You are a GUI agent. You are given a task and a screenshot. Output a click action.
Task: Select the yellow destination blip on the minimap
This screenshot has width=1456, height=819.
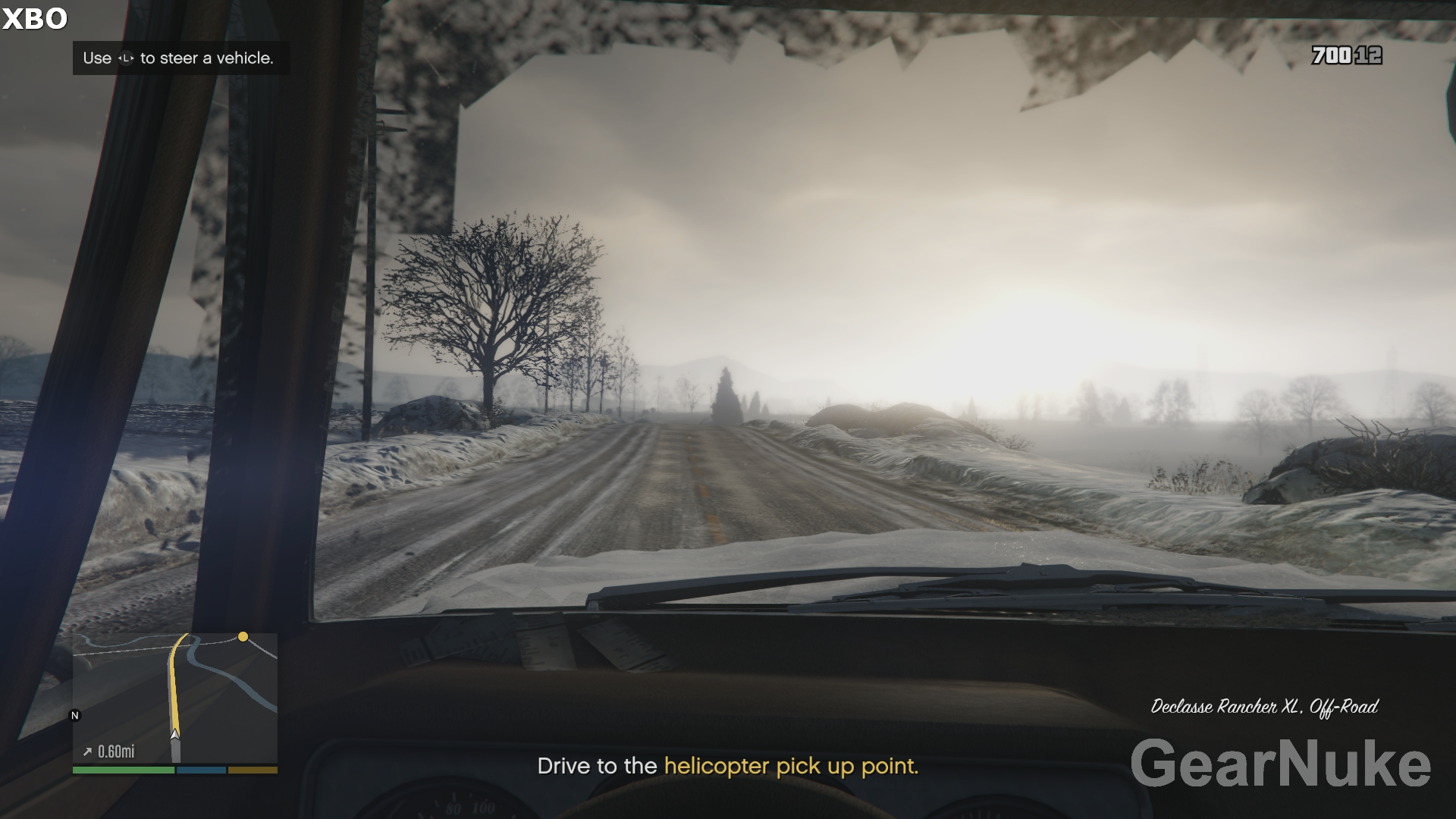(243, 637)
